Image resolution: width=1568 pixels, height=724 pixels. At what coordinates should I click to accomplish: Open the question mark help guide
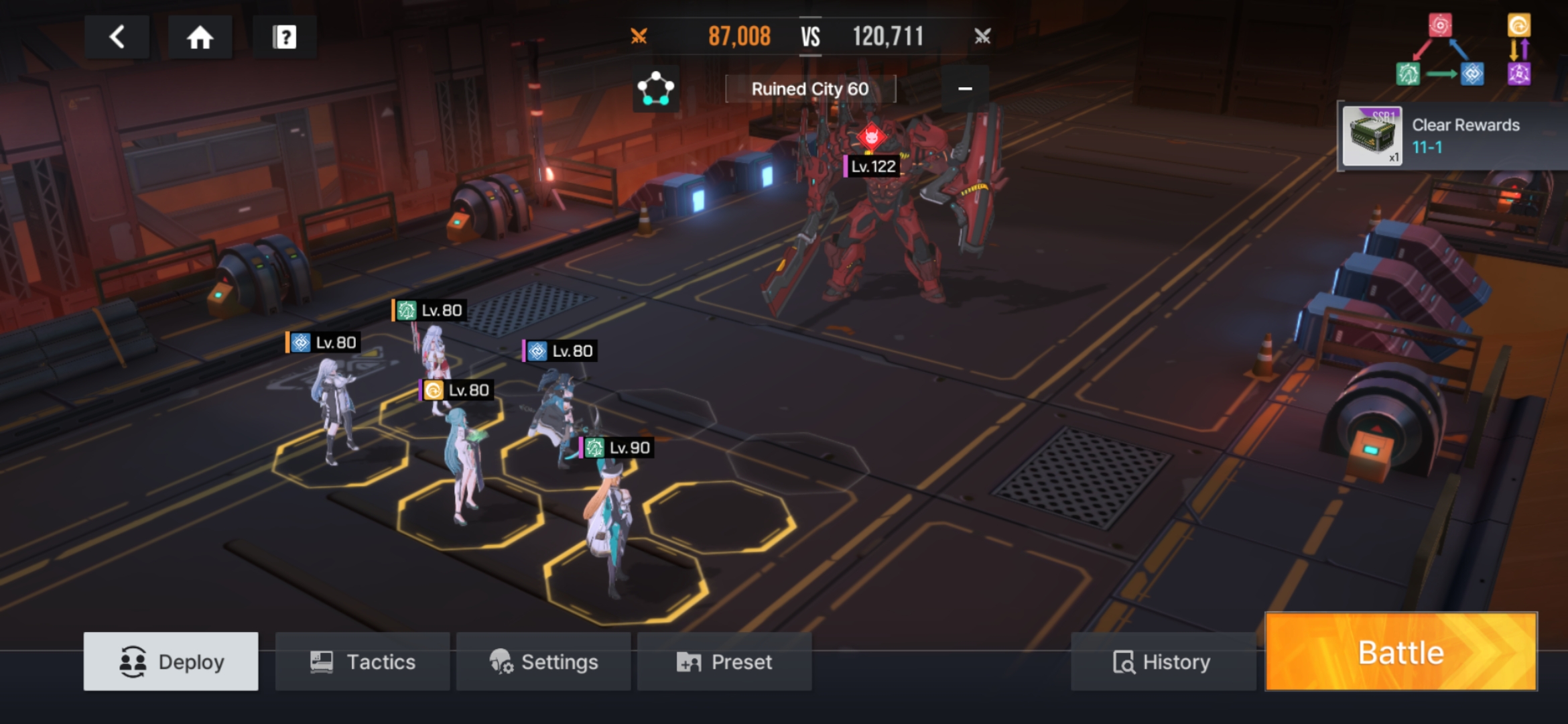(x=284, y=37)
